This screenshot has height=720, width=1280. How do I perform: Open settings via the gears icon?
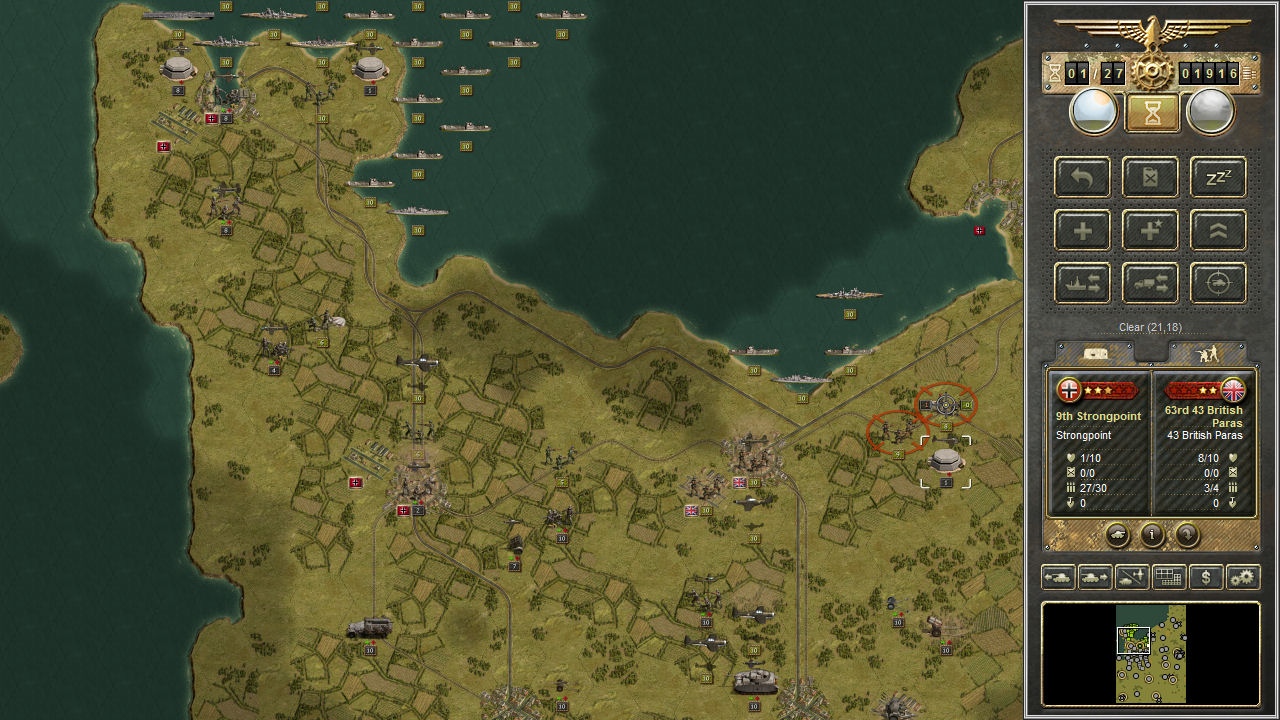pos(1241,577)
